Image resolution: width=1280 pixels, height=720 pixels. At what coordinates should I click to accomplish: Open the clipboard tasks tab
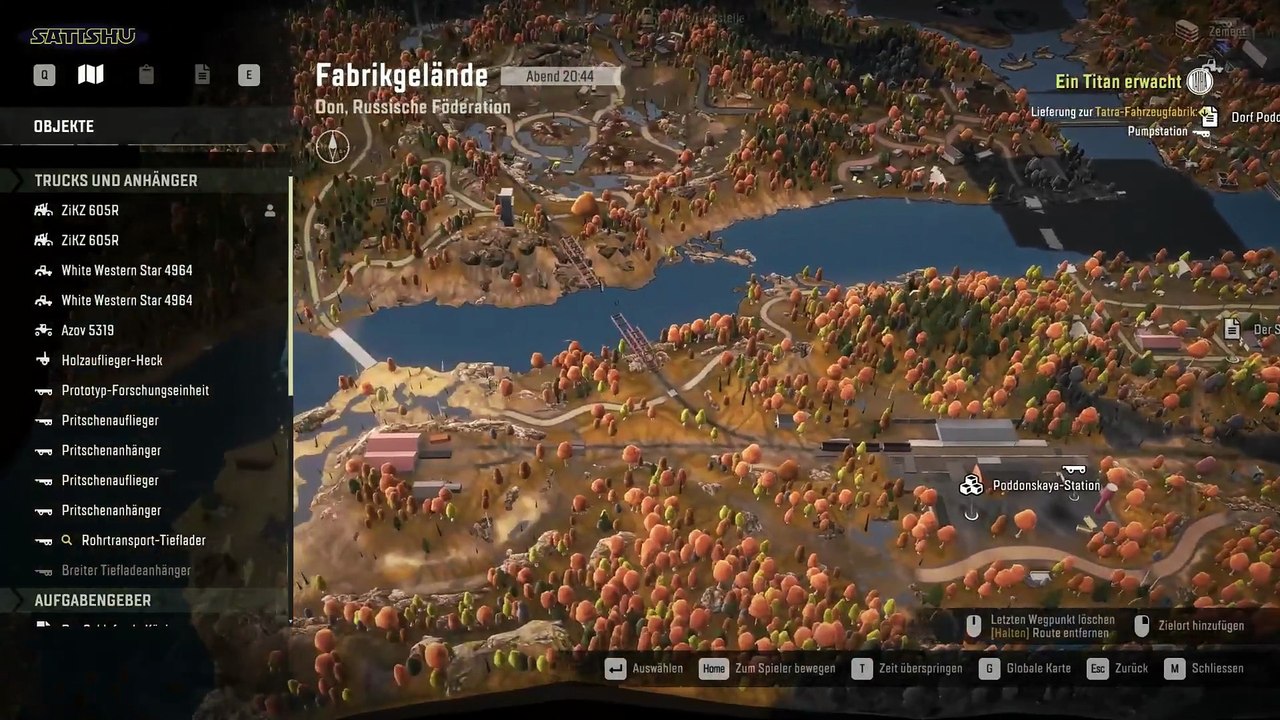(x=147, y=75)
